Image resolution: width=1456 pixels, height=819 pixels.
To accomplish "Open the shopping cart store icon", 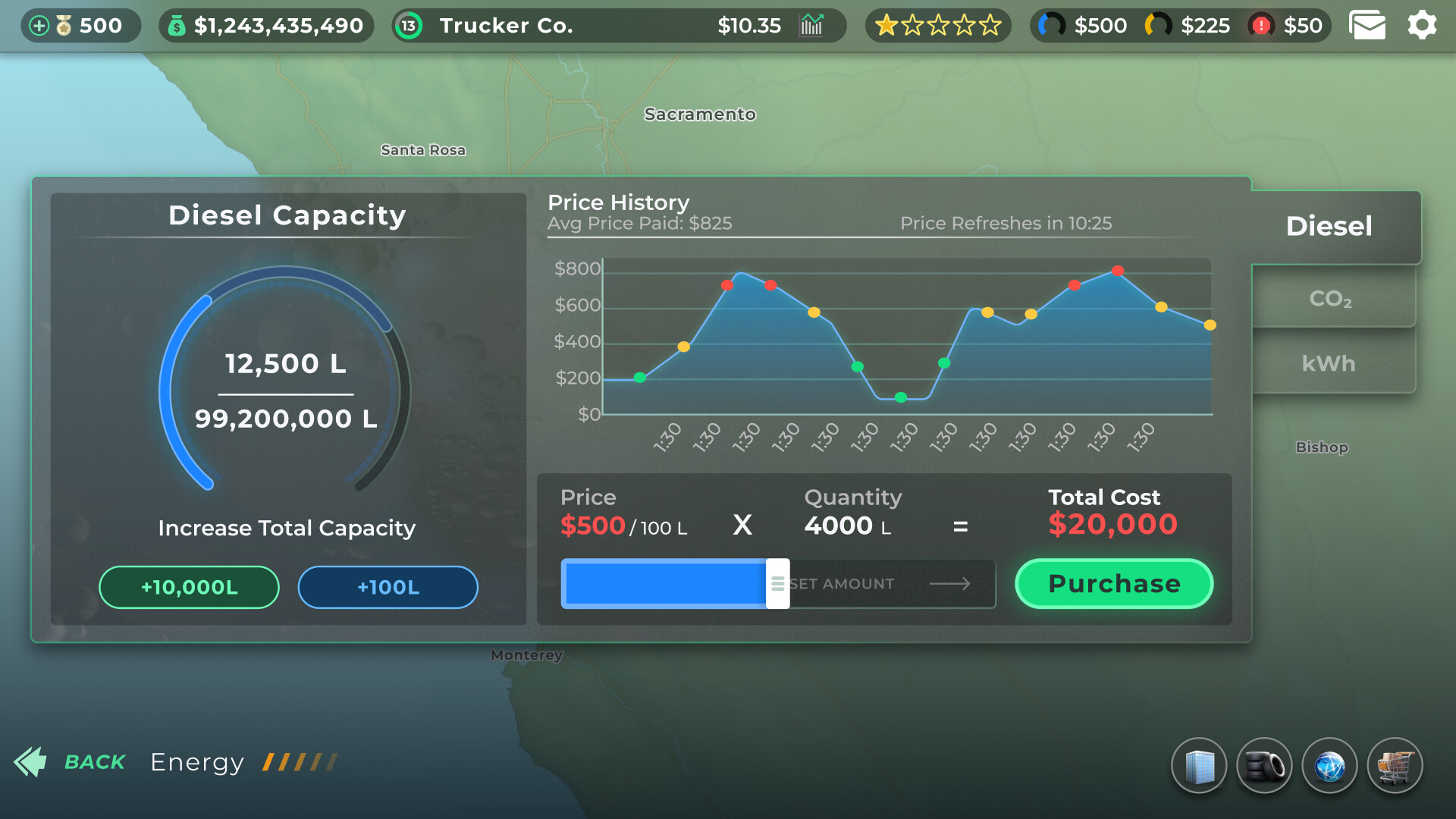I will [x=1396, y=765].
